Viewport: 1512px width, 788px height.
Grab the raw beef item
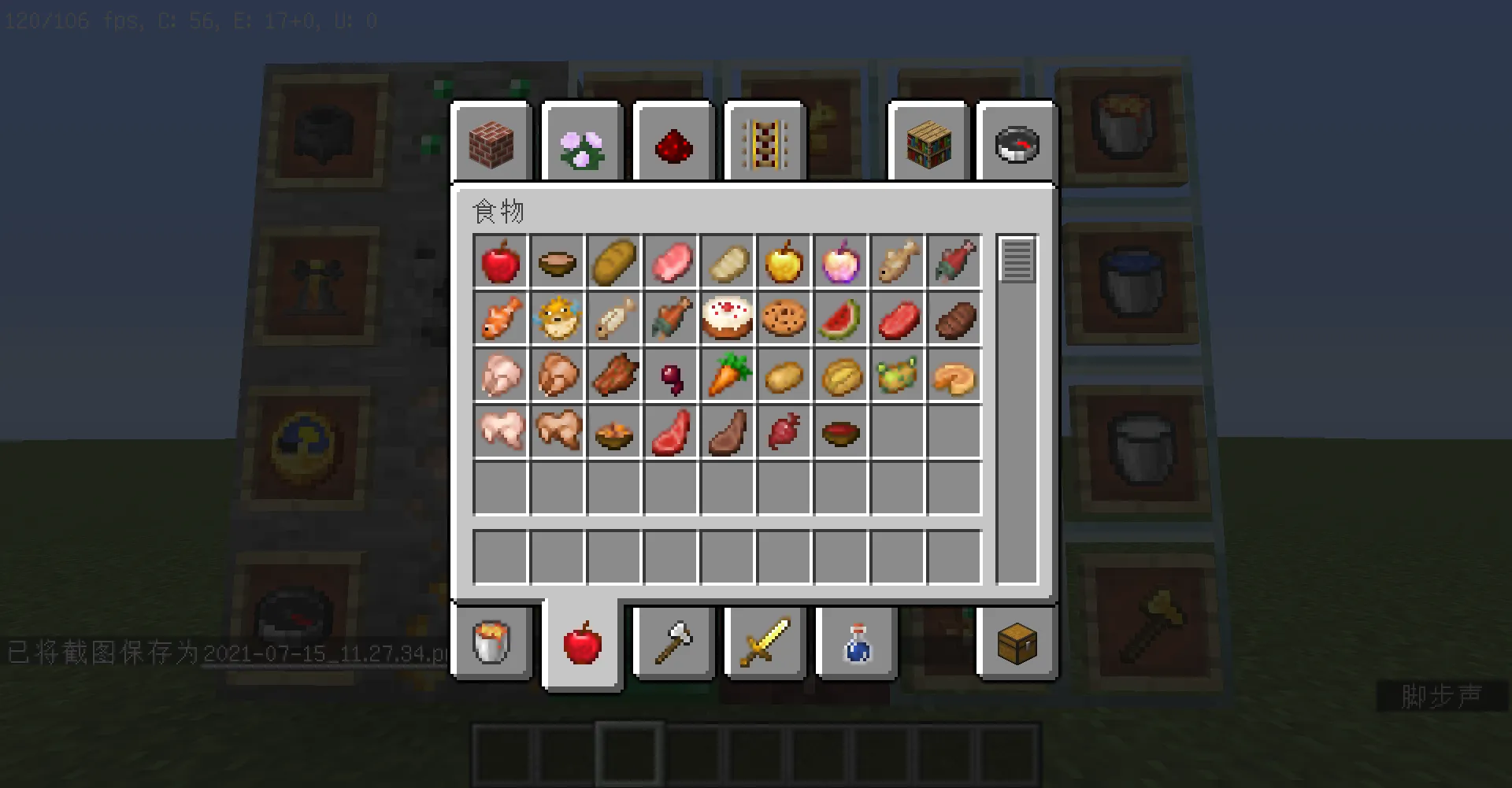pyautogui.click(x=898, y=319)
